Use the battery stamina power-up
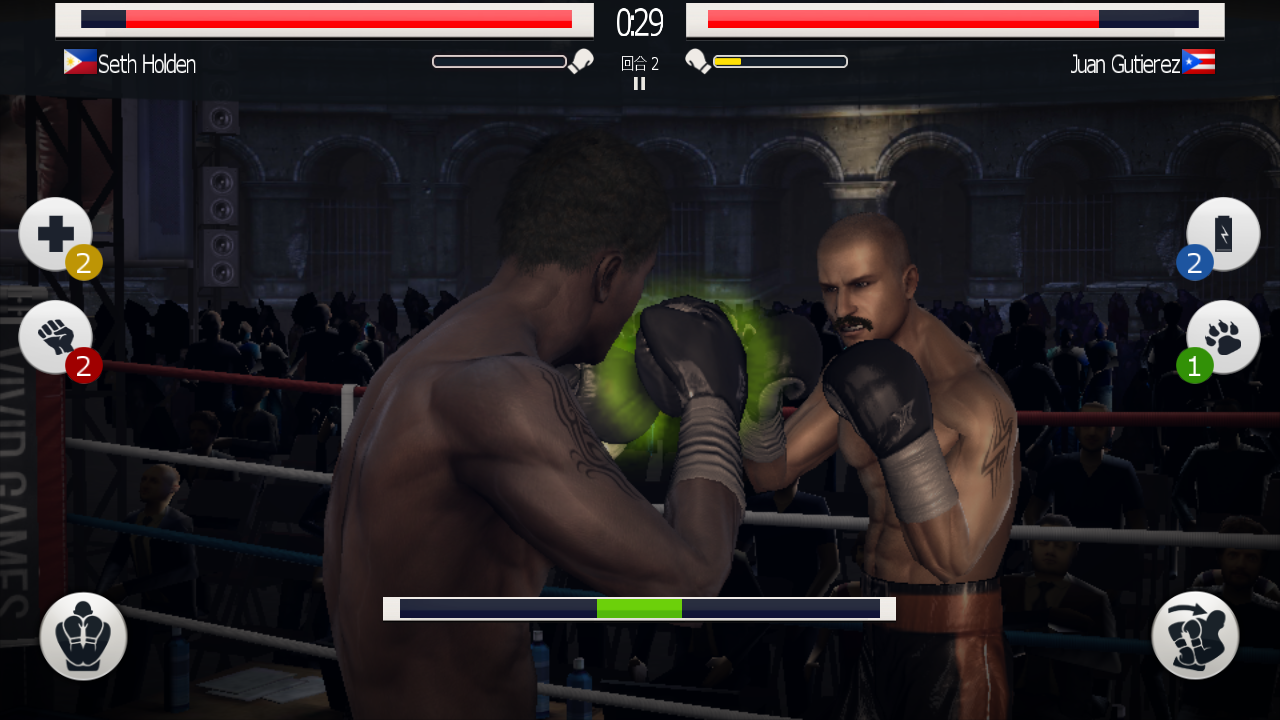The width and height of the screenshot is (1280, 720). 1223,234
